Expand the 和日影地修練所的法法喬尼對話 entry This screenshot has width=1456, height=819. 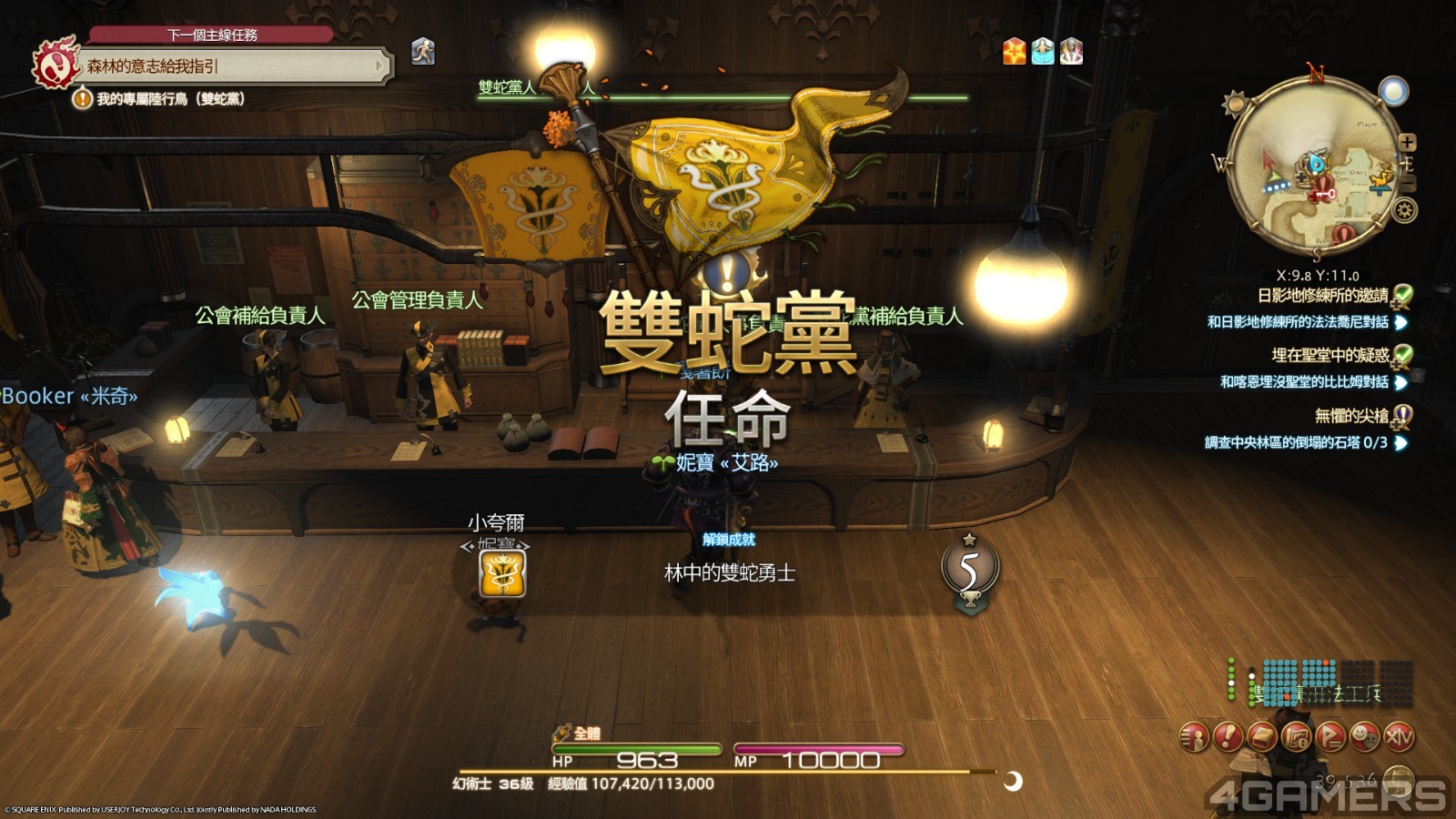pos(1400,324)
